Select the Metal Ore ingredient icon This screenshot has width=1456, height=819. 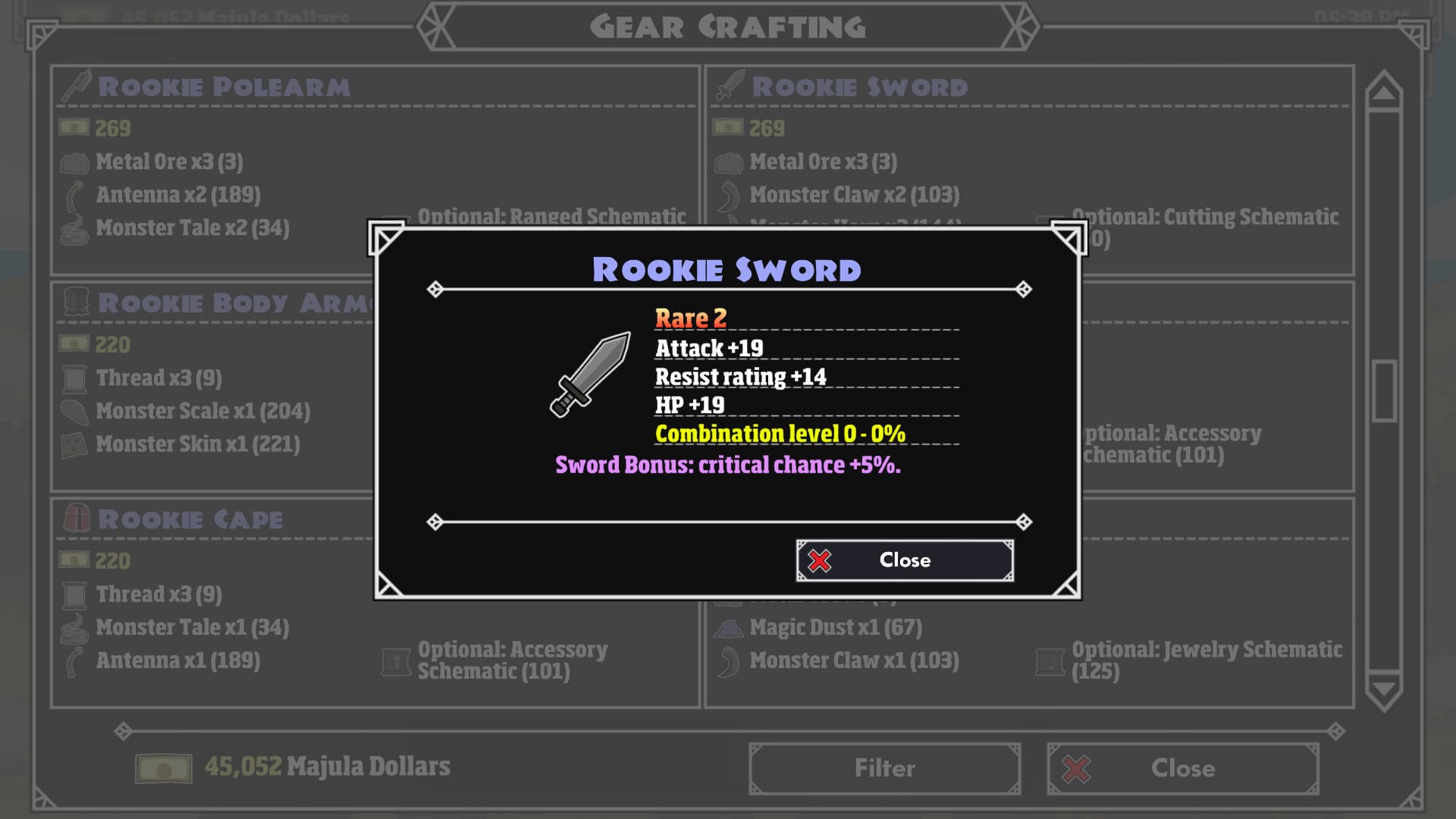[74, 160]
